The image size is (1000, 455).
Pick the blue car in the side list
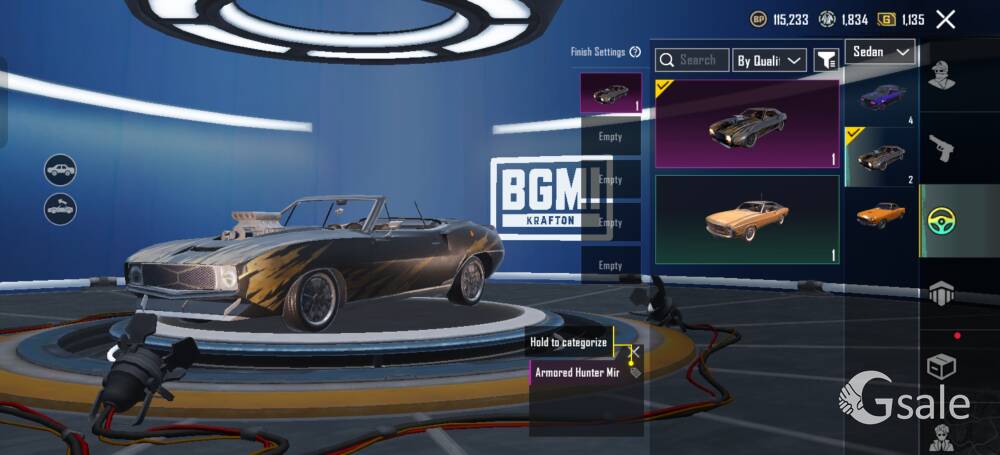click(x=881, y=96)
